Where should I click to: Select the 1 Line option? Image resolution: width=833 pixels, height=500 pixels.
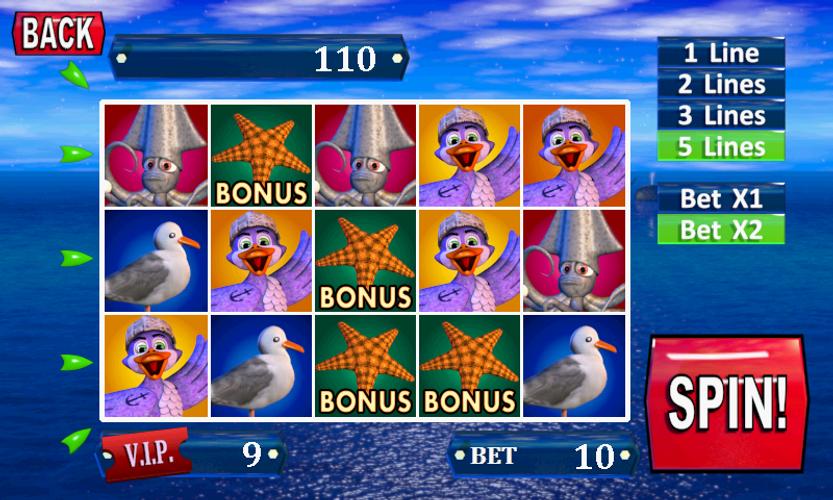pos(720,53)
